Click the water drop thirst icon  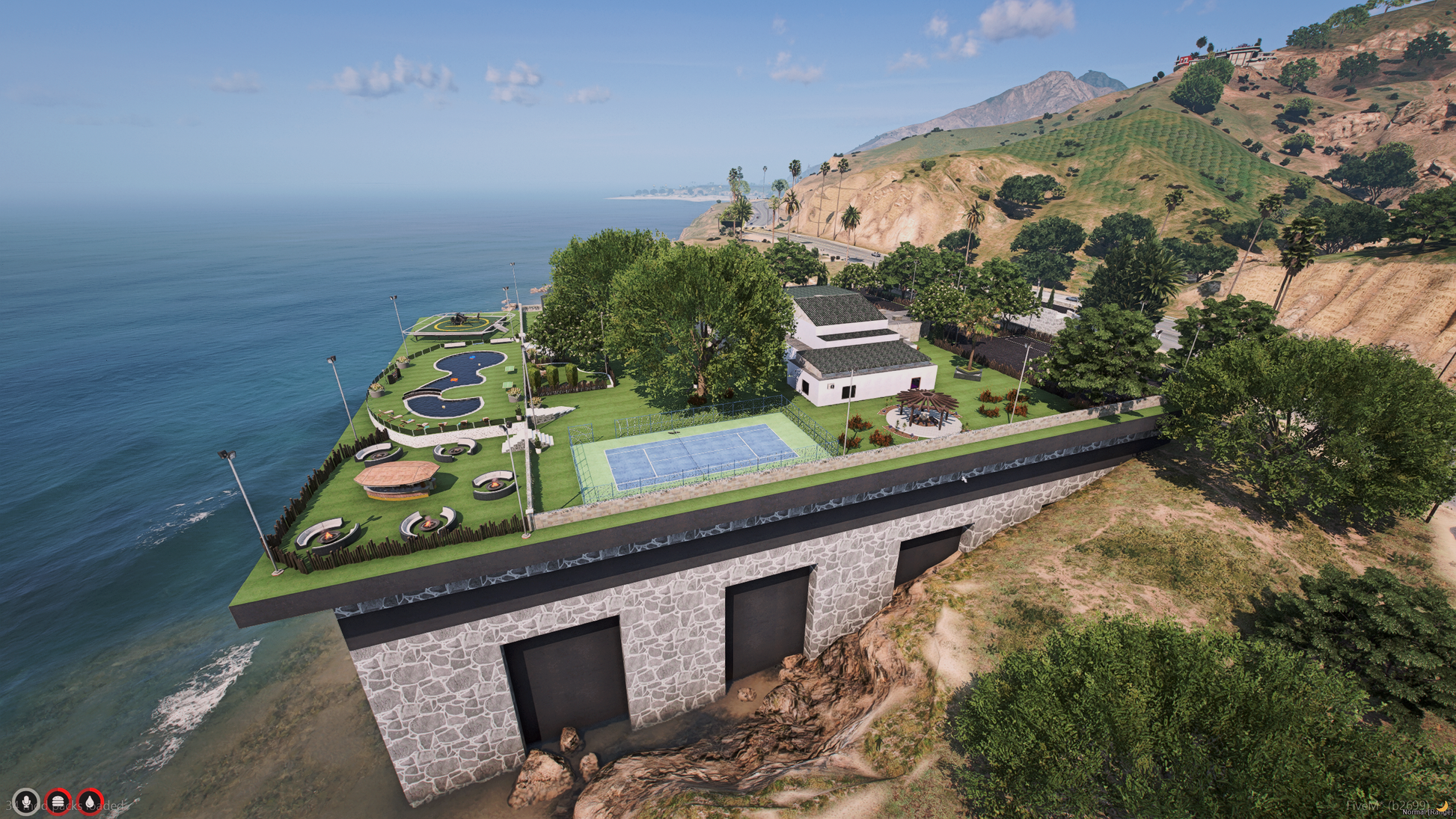tap(91, 802)
